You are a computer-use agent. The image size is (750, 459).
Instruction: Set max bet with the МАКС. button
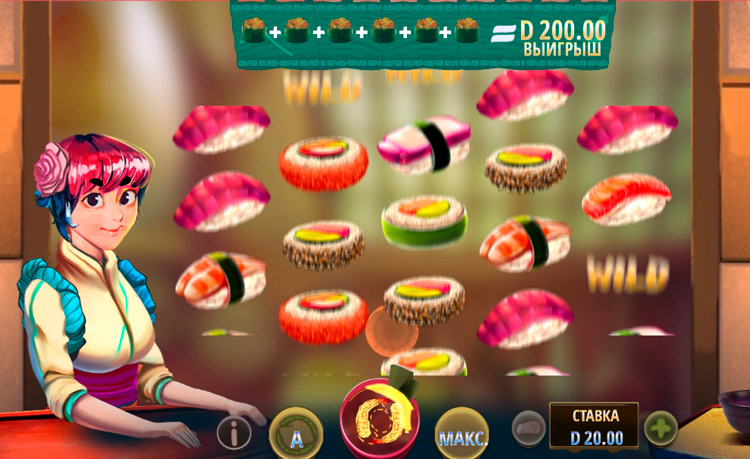pyautogui.click(x=462, y=436)
